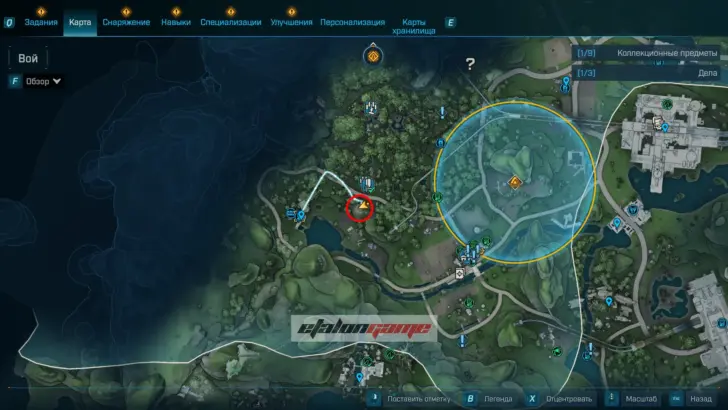The height and width of the screenshot is (410, 728).
Task: Select the player marker in the red circle
Action: click(x=361, y=207)
